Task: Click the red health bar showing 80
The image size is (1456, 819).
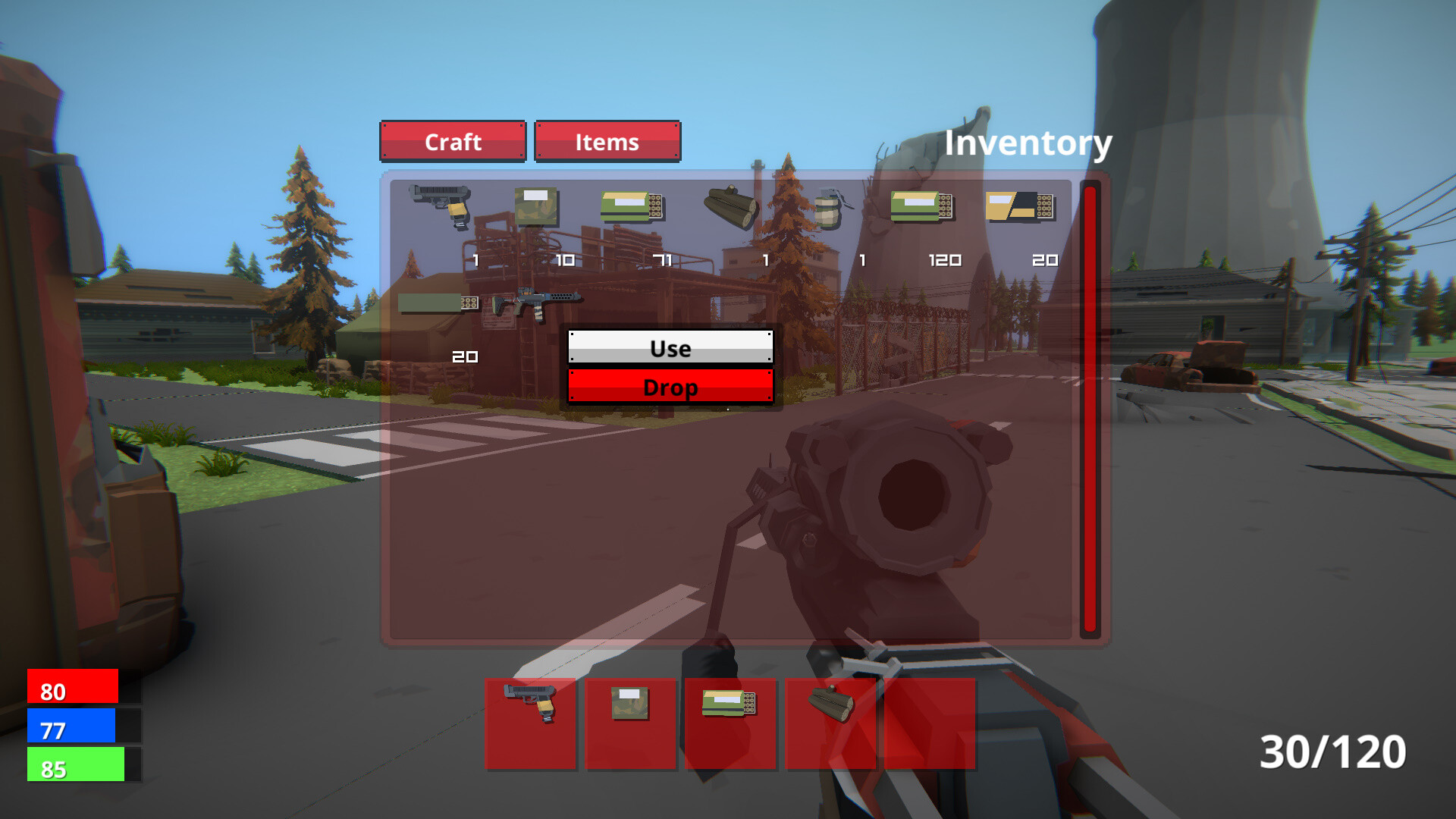Action: coord(72,692)
